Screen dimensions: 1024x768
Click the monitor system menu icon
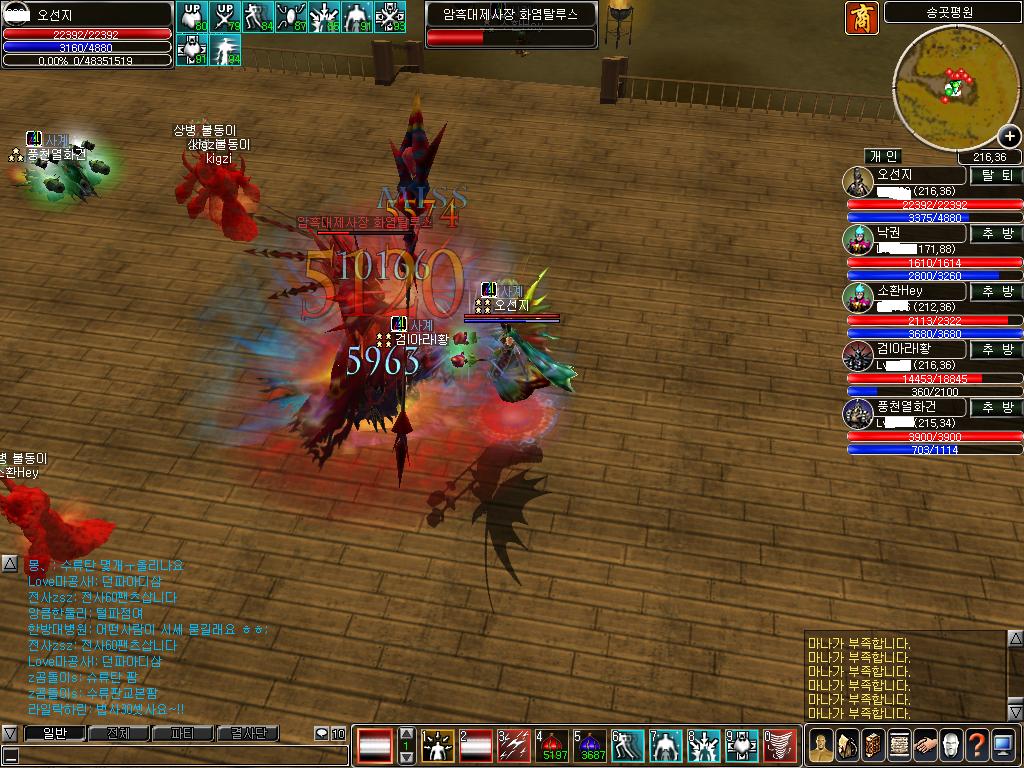[x=1003, y=745]
